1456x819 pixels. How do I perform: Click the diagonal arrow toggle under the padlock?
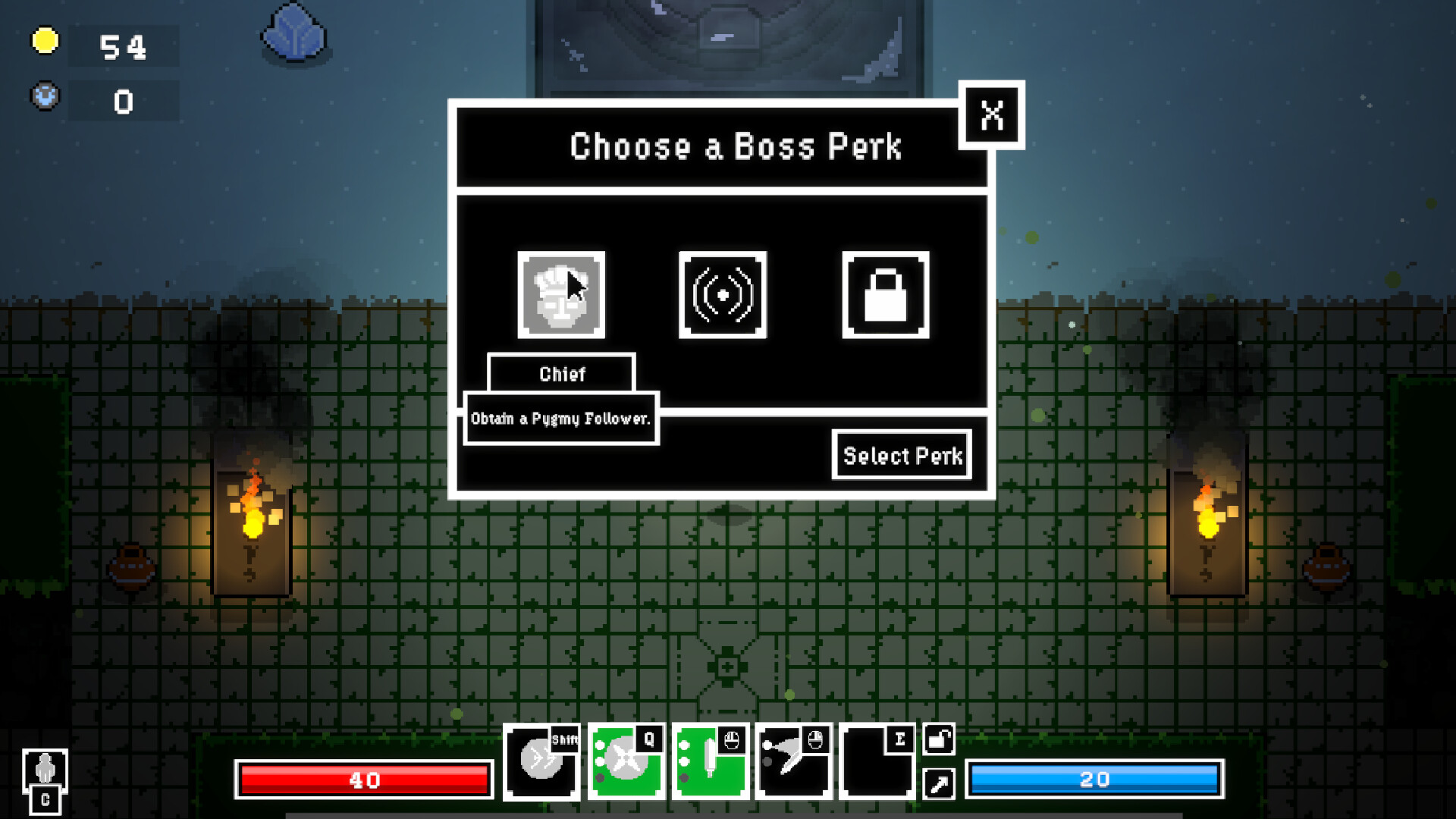(x=938, y=785)
